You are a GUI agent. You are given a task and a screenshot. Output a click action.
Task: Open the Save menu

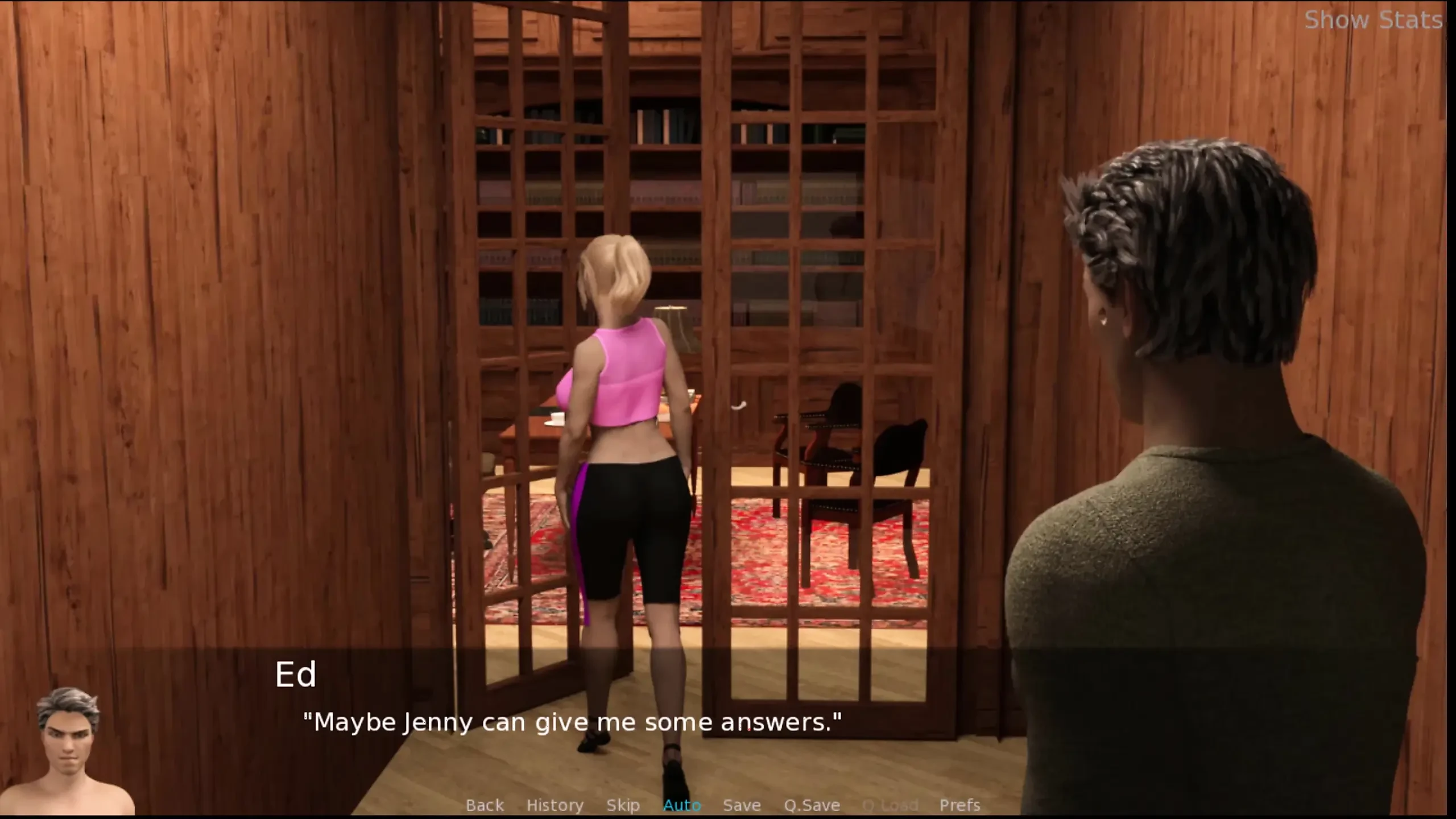pos(742,805)
